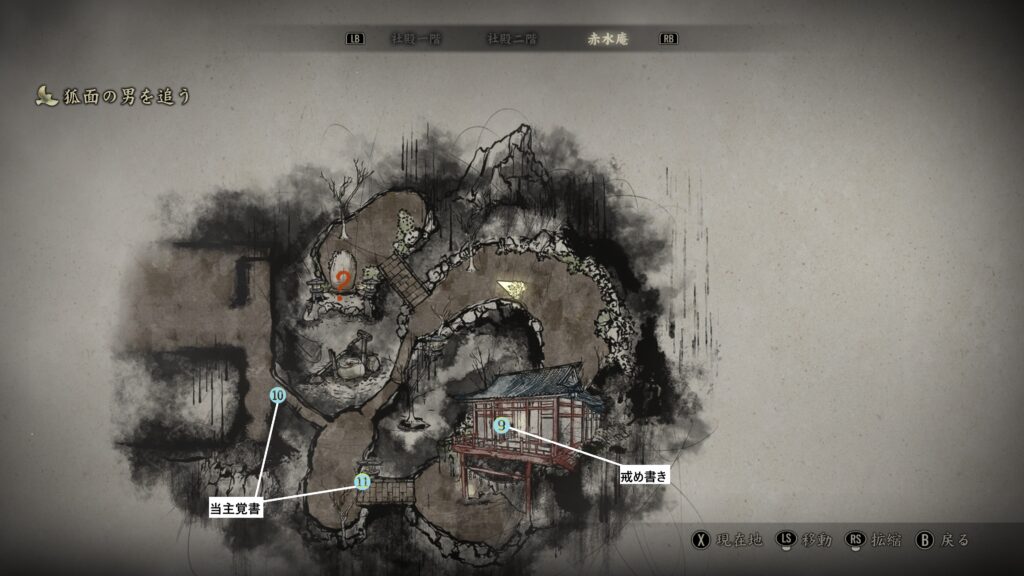Click the golden player position arrow
Screen dimensions: 1024x576
point(514,289)
